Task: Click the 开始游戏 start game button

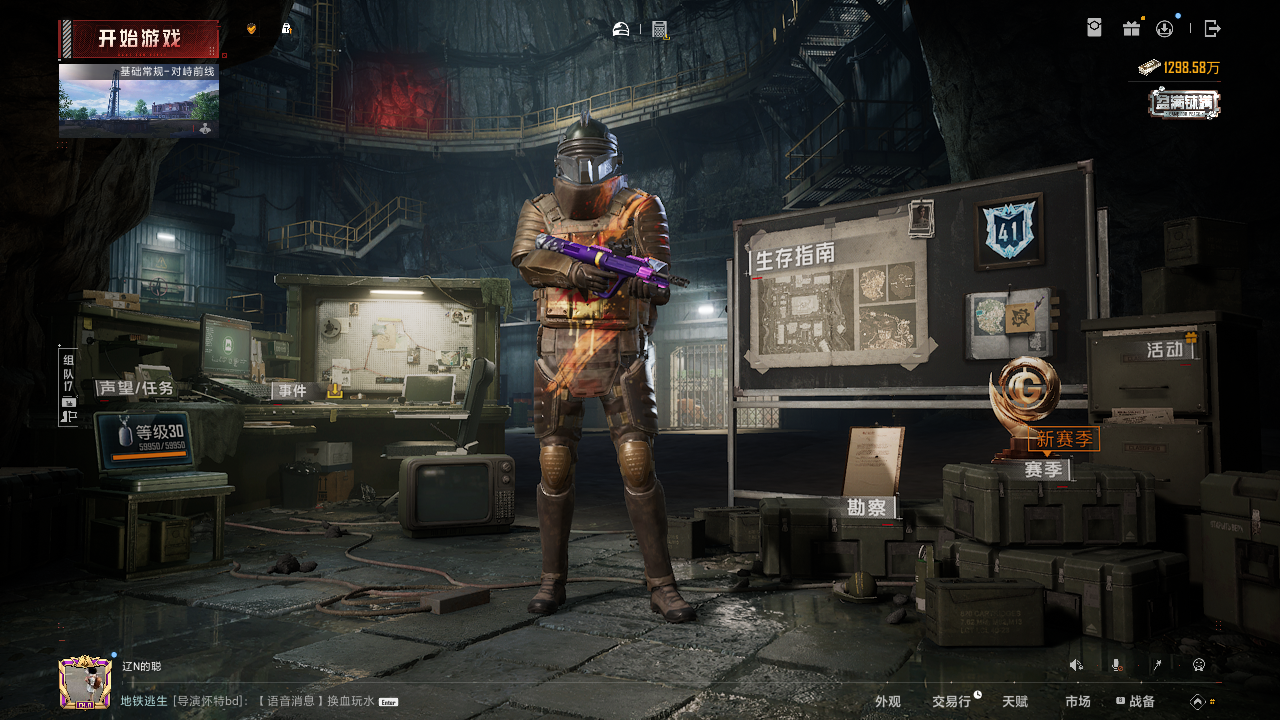Action: coord(139,40)
